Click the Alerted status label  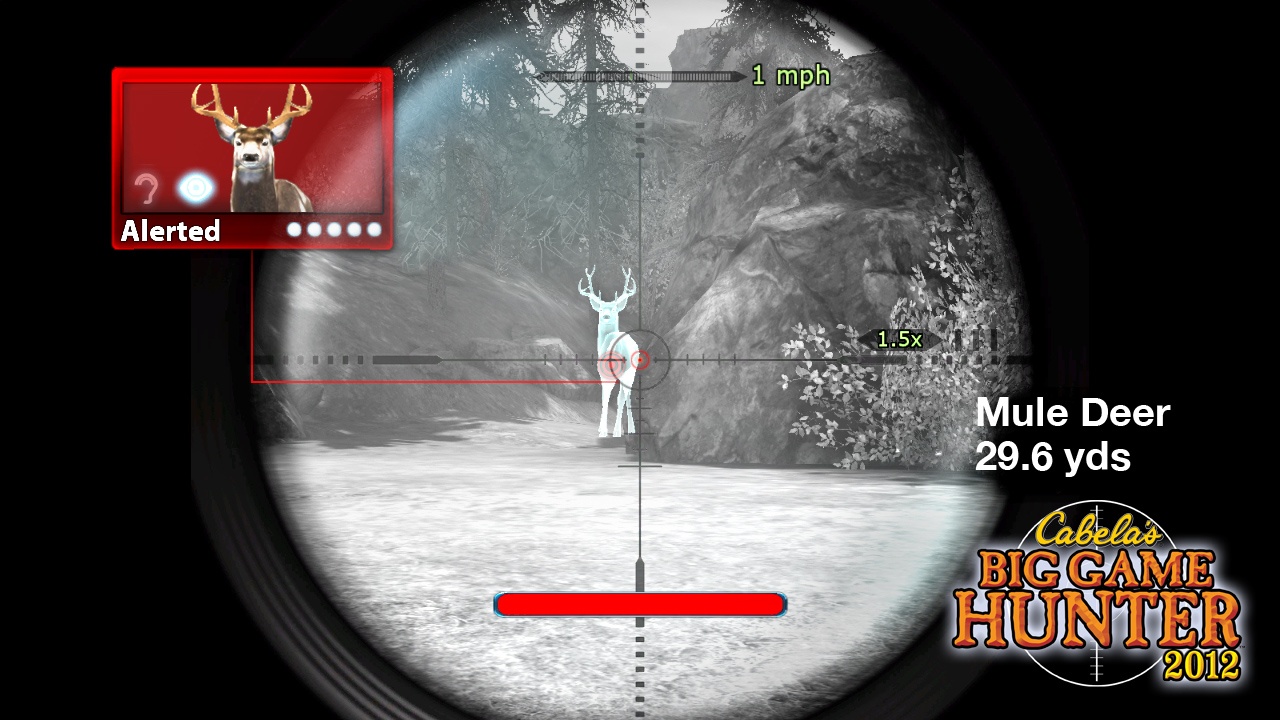click(x=170, y=231)
